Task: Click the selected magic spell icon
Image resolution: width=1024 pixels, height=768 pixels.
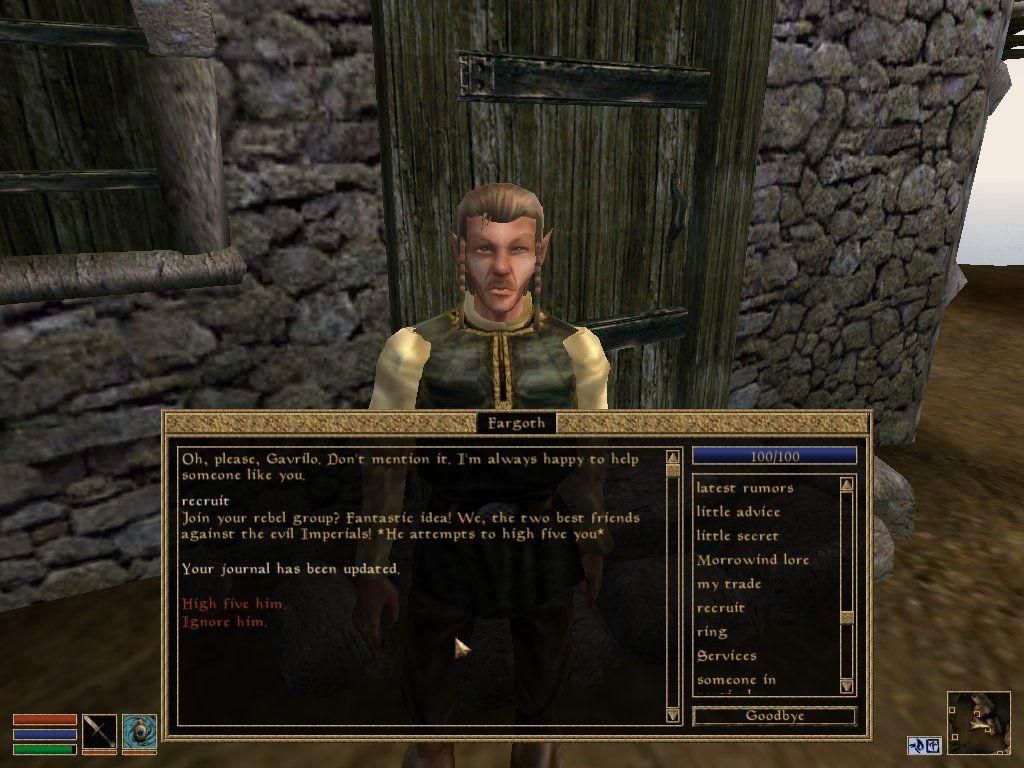Action: point(139,733)
